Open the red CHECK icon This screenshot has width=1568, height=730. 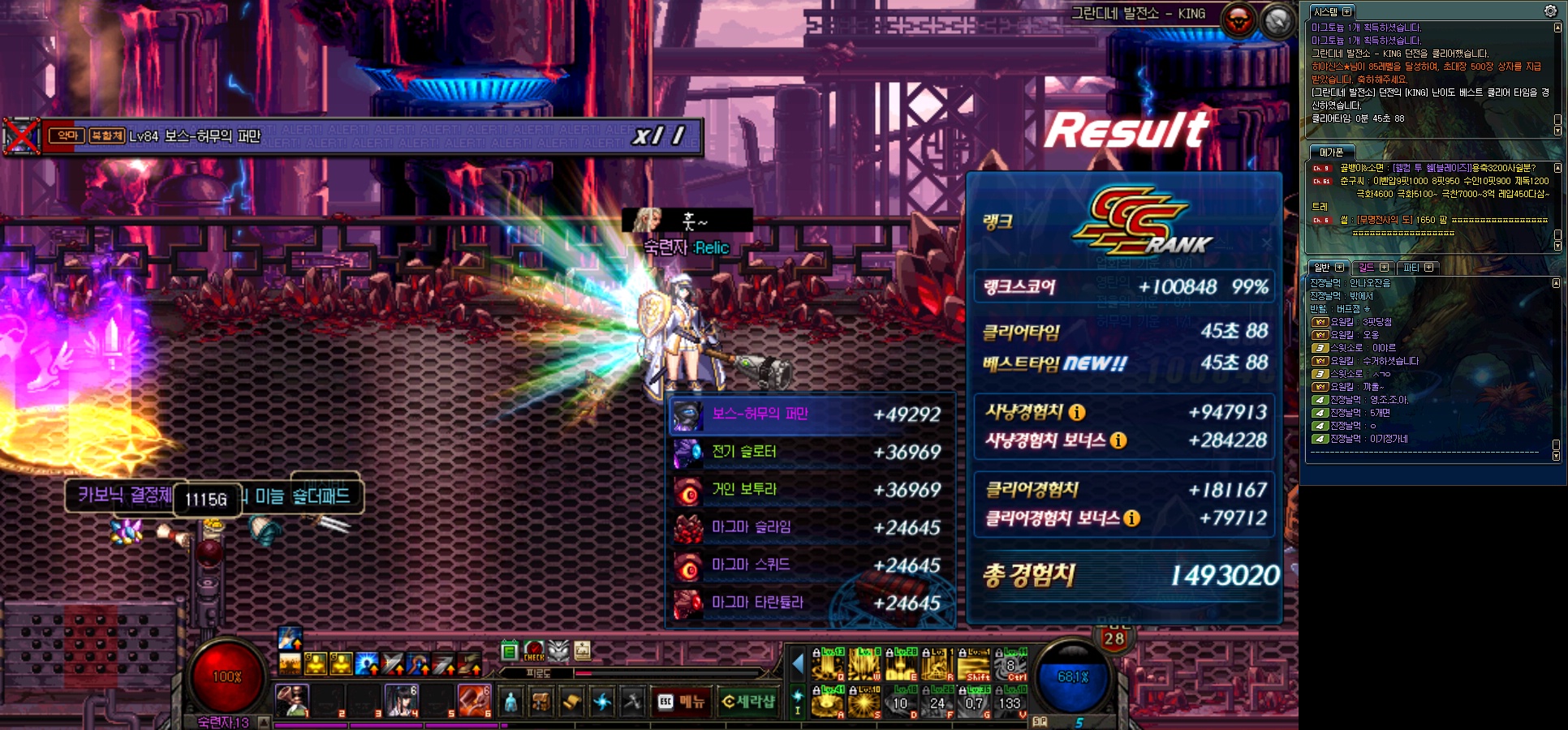point(534,651)
